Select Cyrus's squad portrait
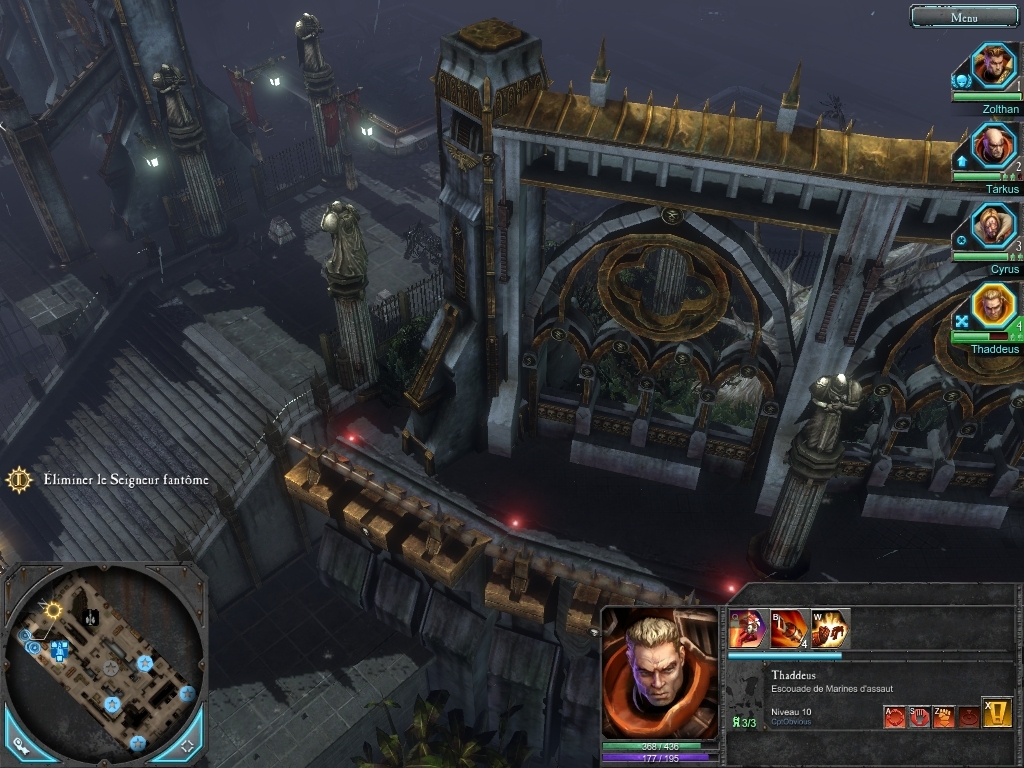Viewport: 1024px width, 768px height. tap(993, 226)
